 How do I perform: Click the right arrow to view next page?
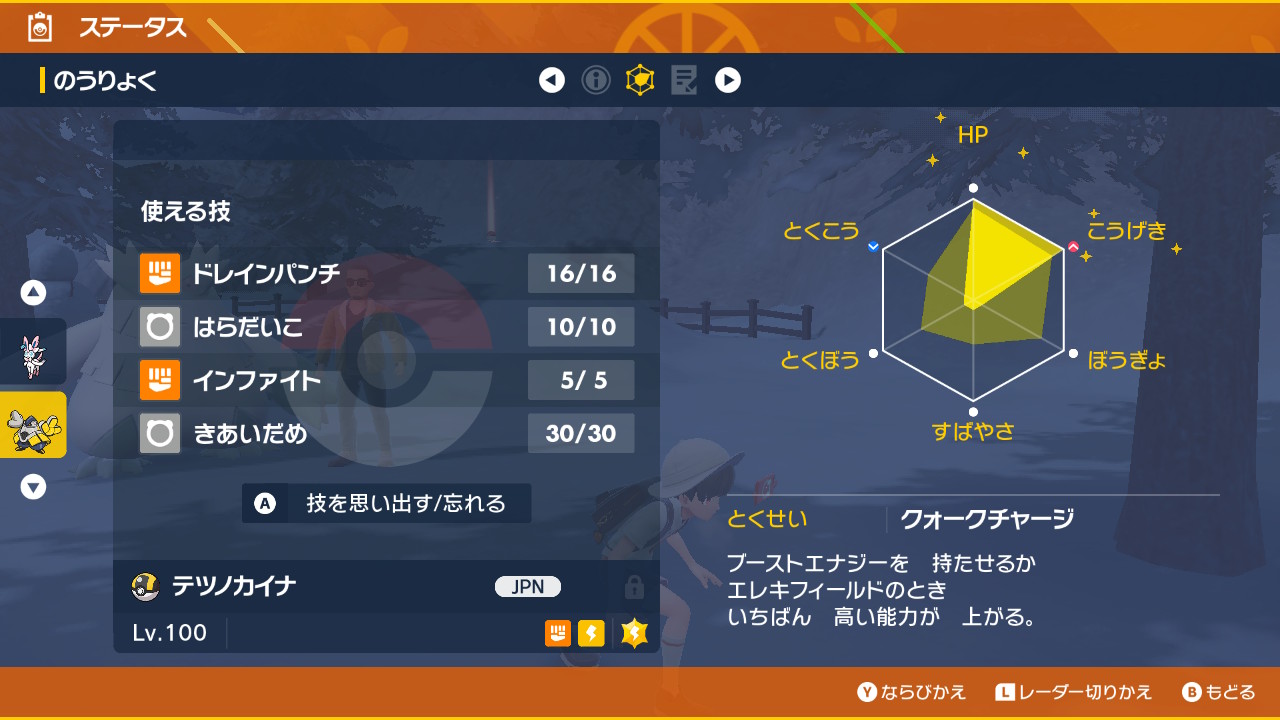point(728,80)
